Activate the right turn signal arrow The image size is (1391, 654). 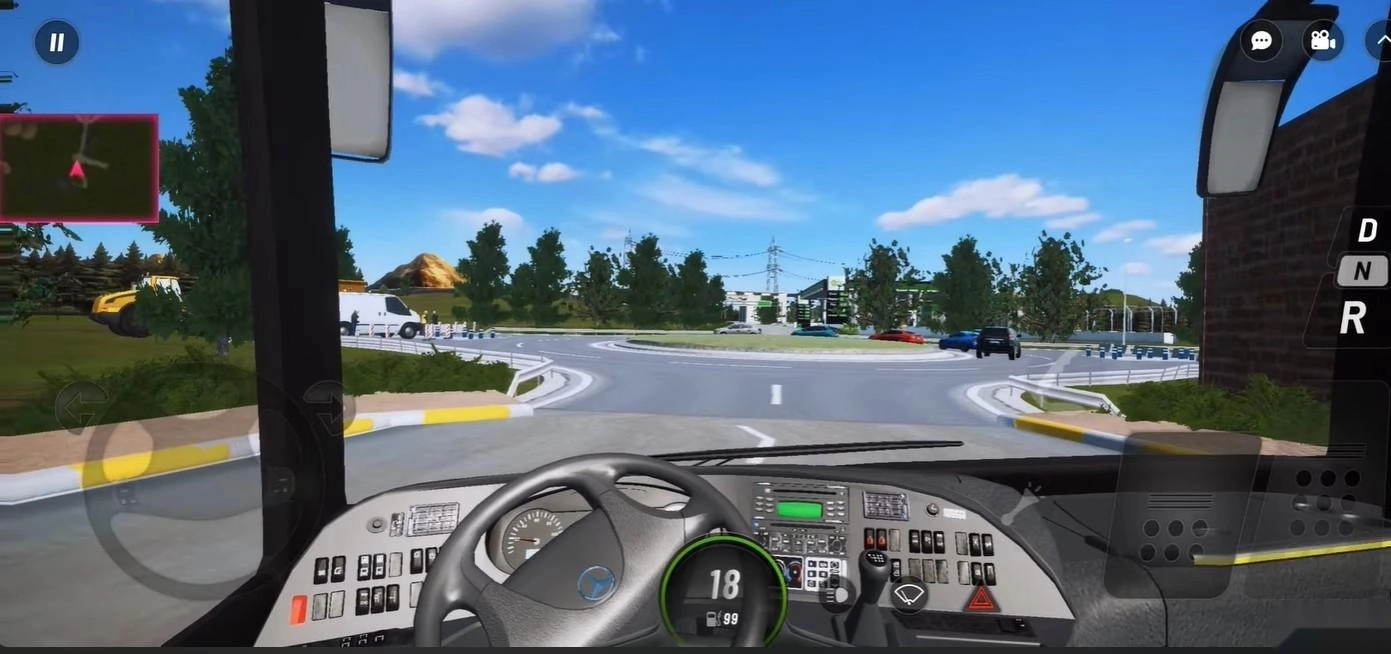[x=328, y=407]
